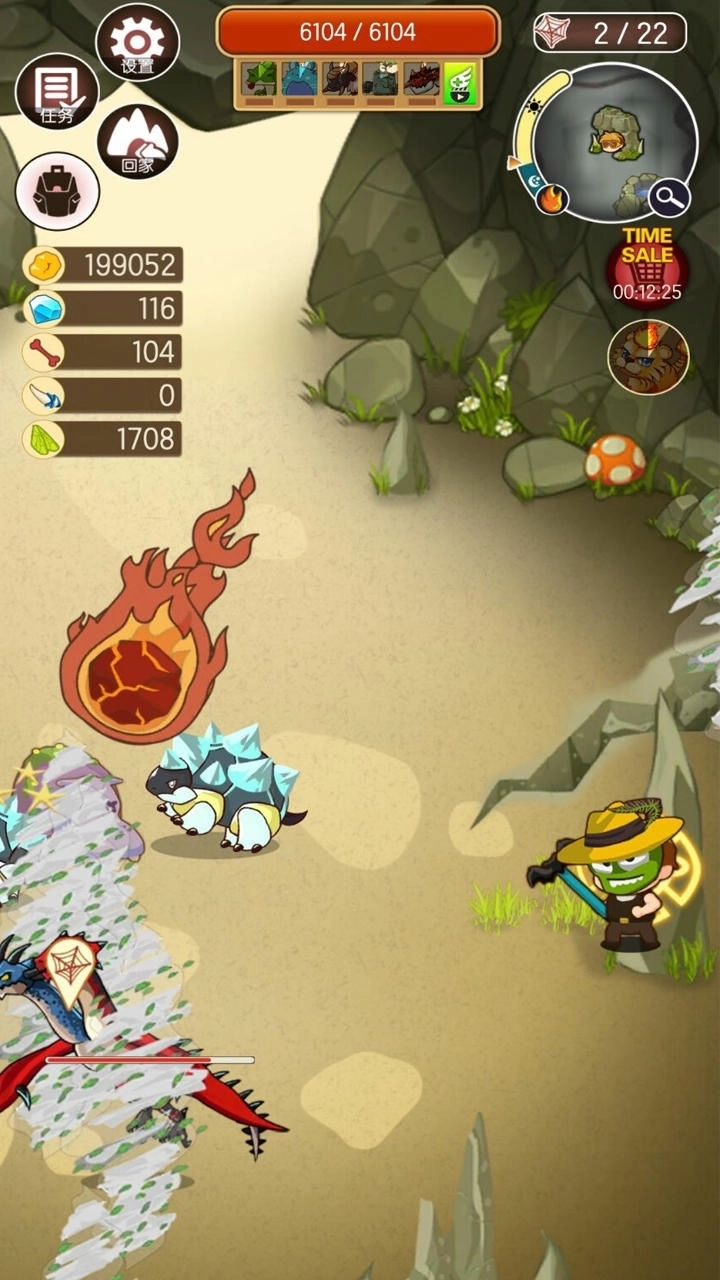Select the red dragon monster portrait
The image size is (720, 1280).
click(x=421, y=80)
